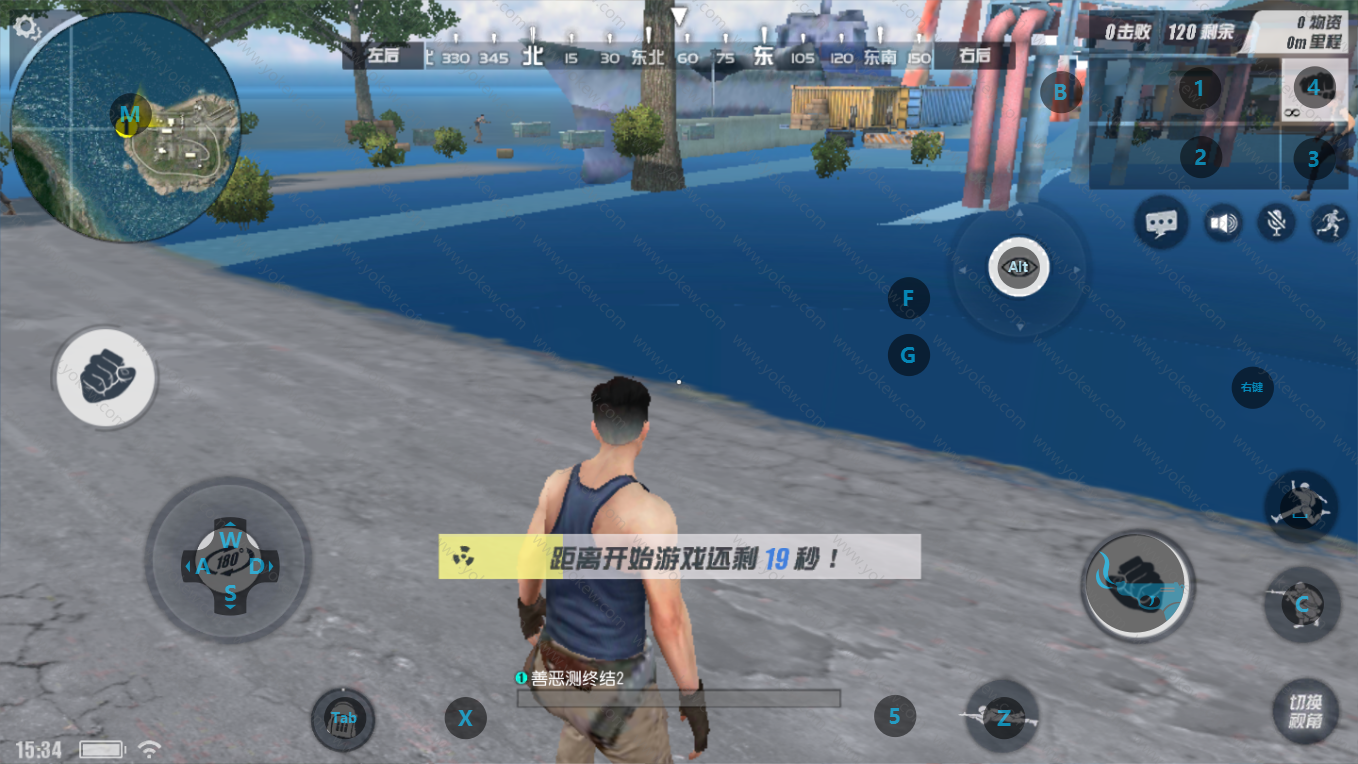The height and width of the screenshot is (764, 1358).
Task: Go prone with the lying soldier button
Action: click(1002, 716)
